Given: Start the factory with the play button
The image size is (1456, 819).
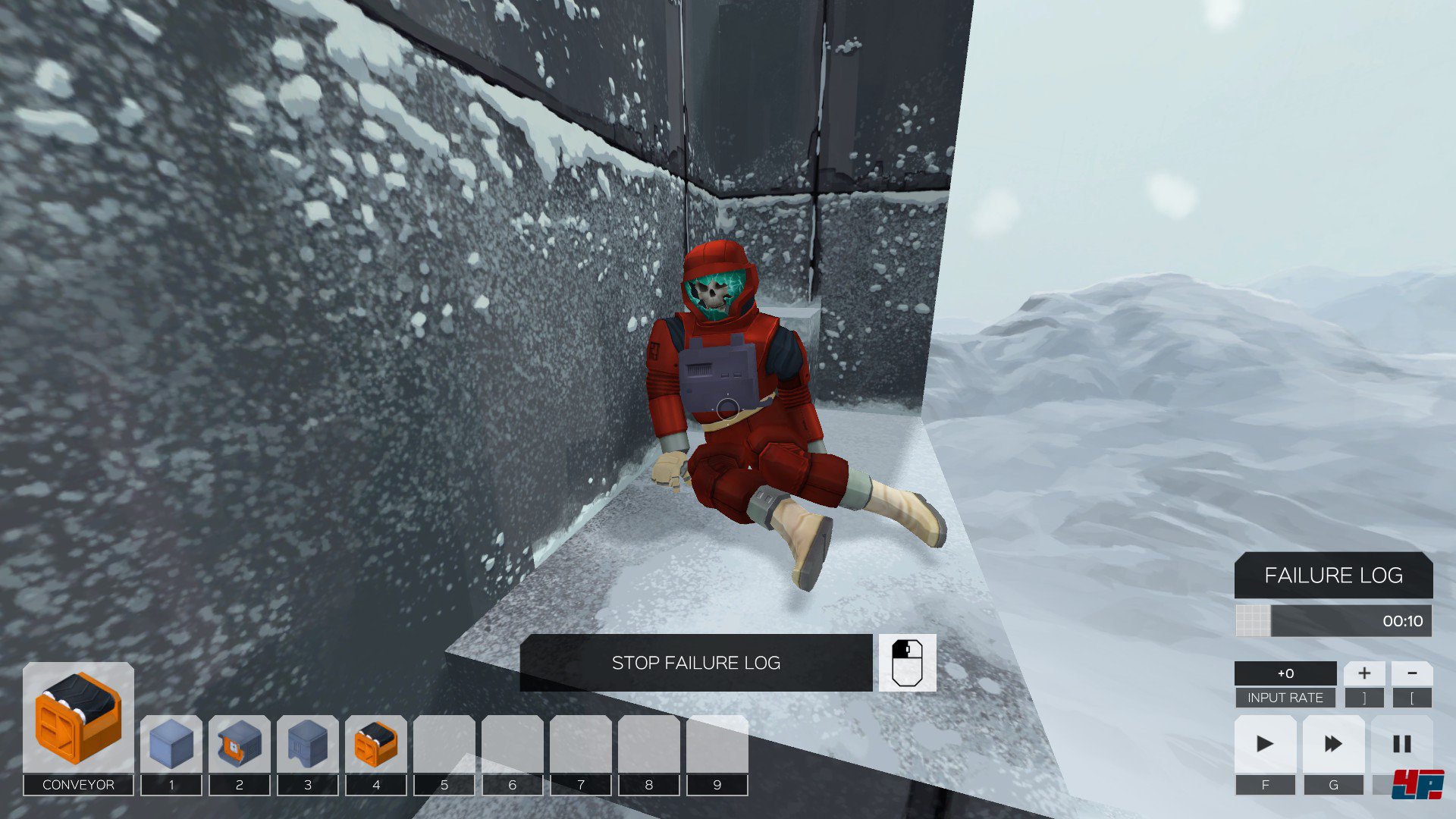Looking at the screenshot, I should pos(1265,744).
